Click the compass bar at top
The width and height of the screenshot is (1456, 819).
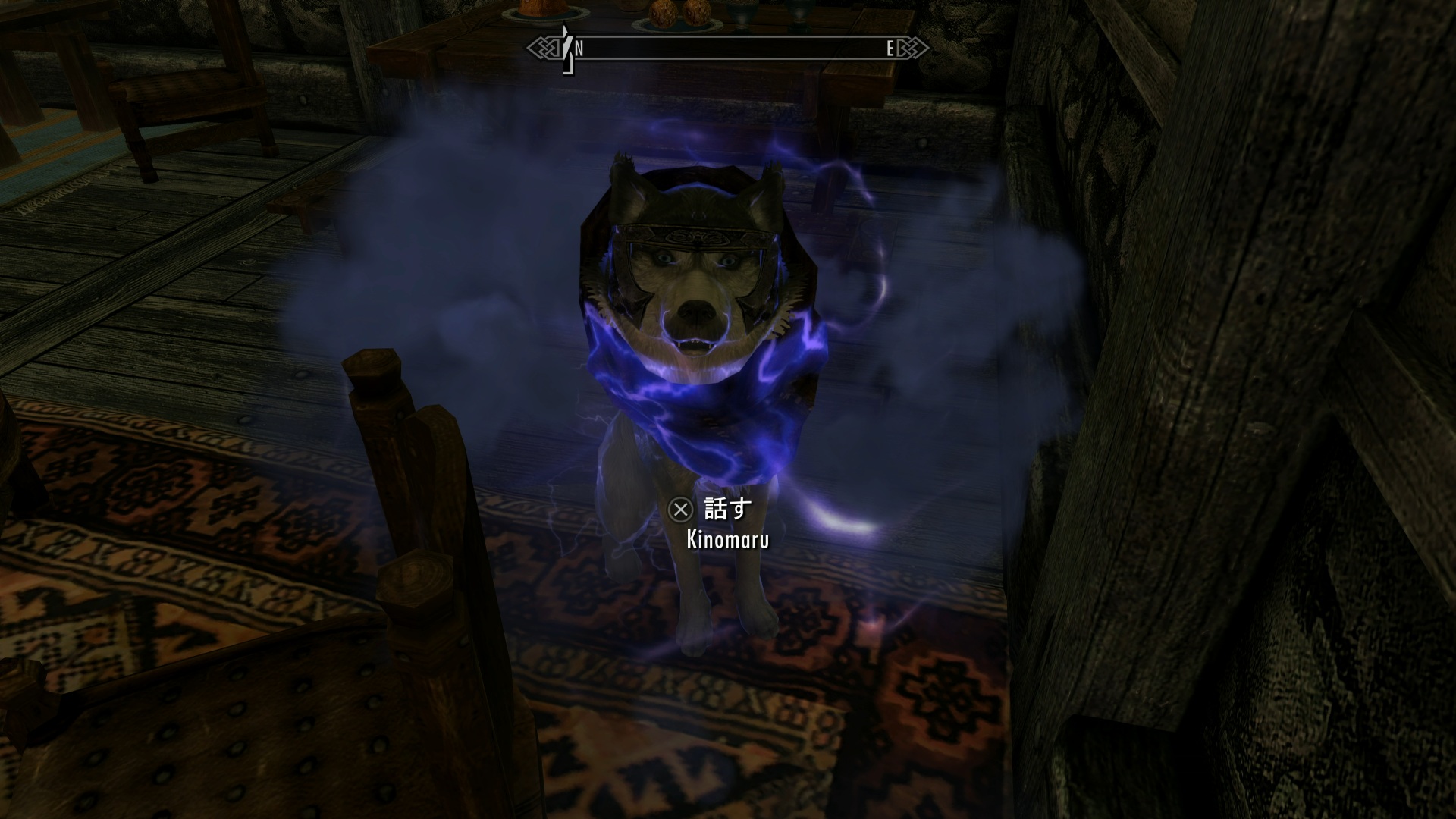coord(728,49)
